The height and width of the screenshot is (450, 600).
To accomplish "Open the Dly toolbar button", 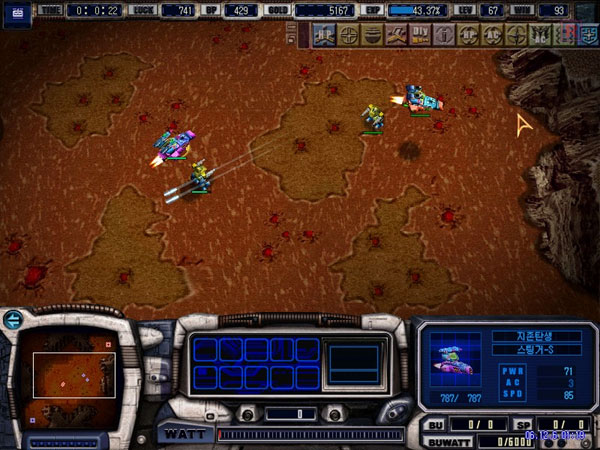I will (420, 34).
